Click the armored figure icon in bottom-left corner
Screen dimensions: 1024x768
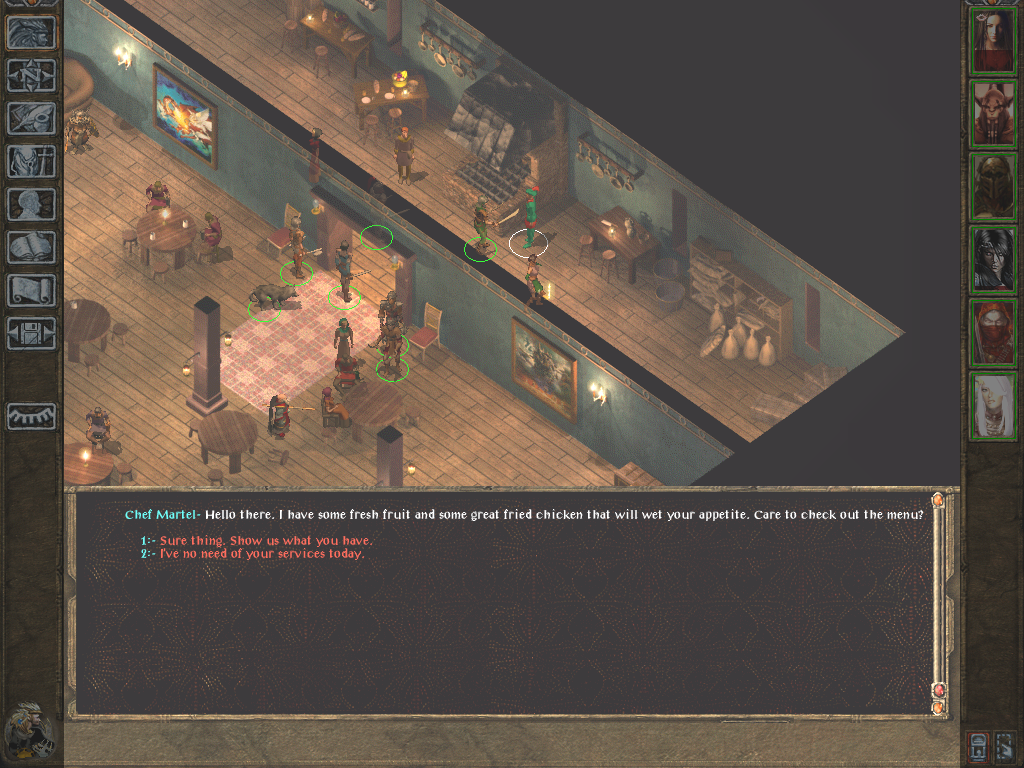click(31, 731)
